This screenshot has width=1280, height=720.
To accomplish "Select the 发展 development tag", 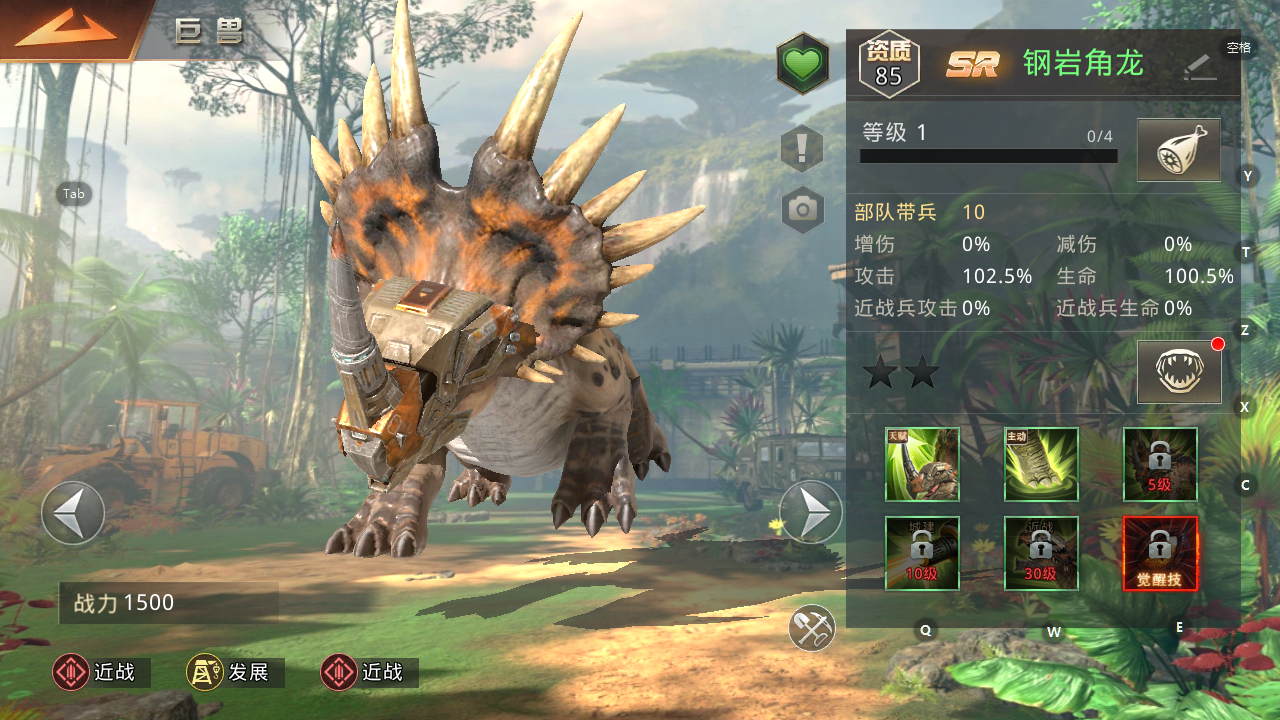I will pyautogui.click(x=235, y=673).
